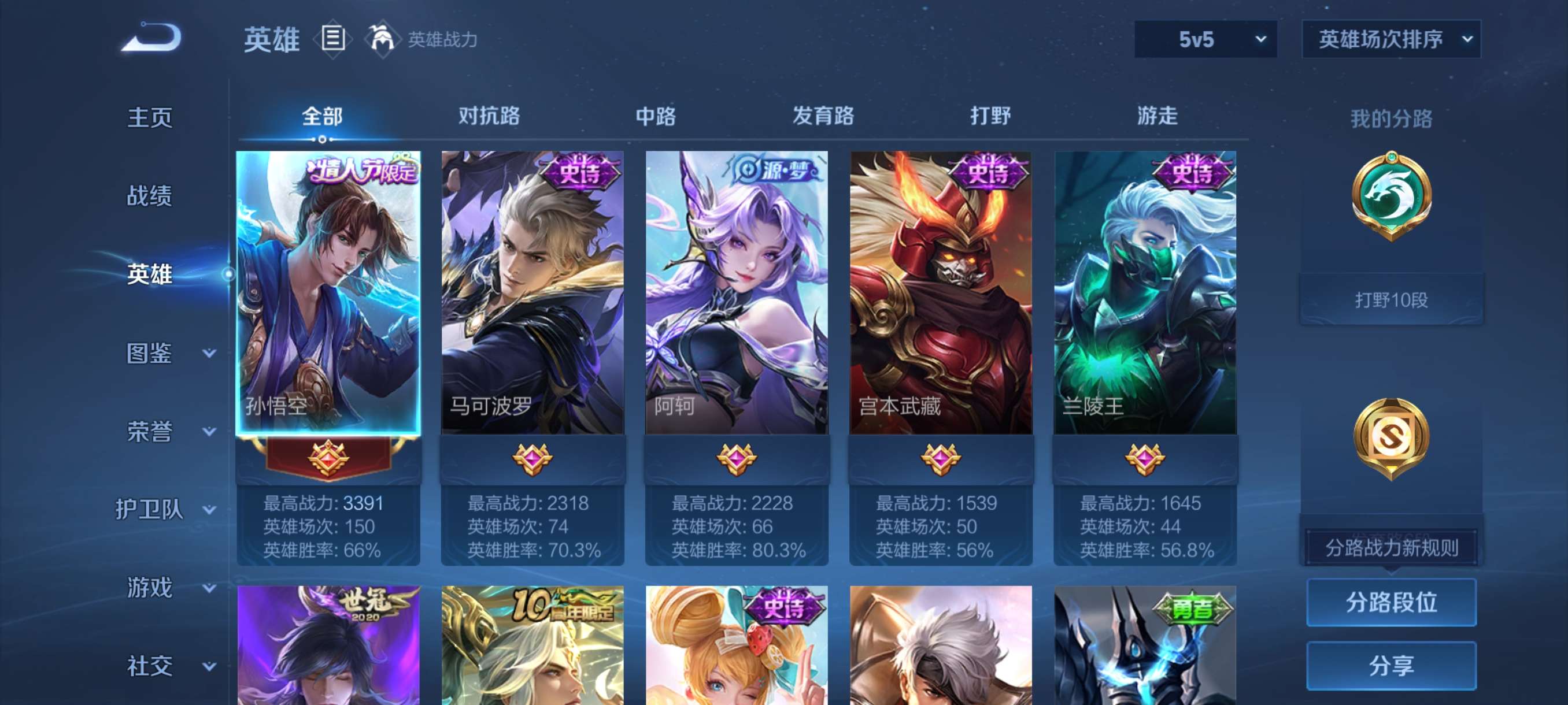Click Marco Polo's purple proficiency medal
Viewport: 1568px width, 705px height.
point(532,461)
